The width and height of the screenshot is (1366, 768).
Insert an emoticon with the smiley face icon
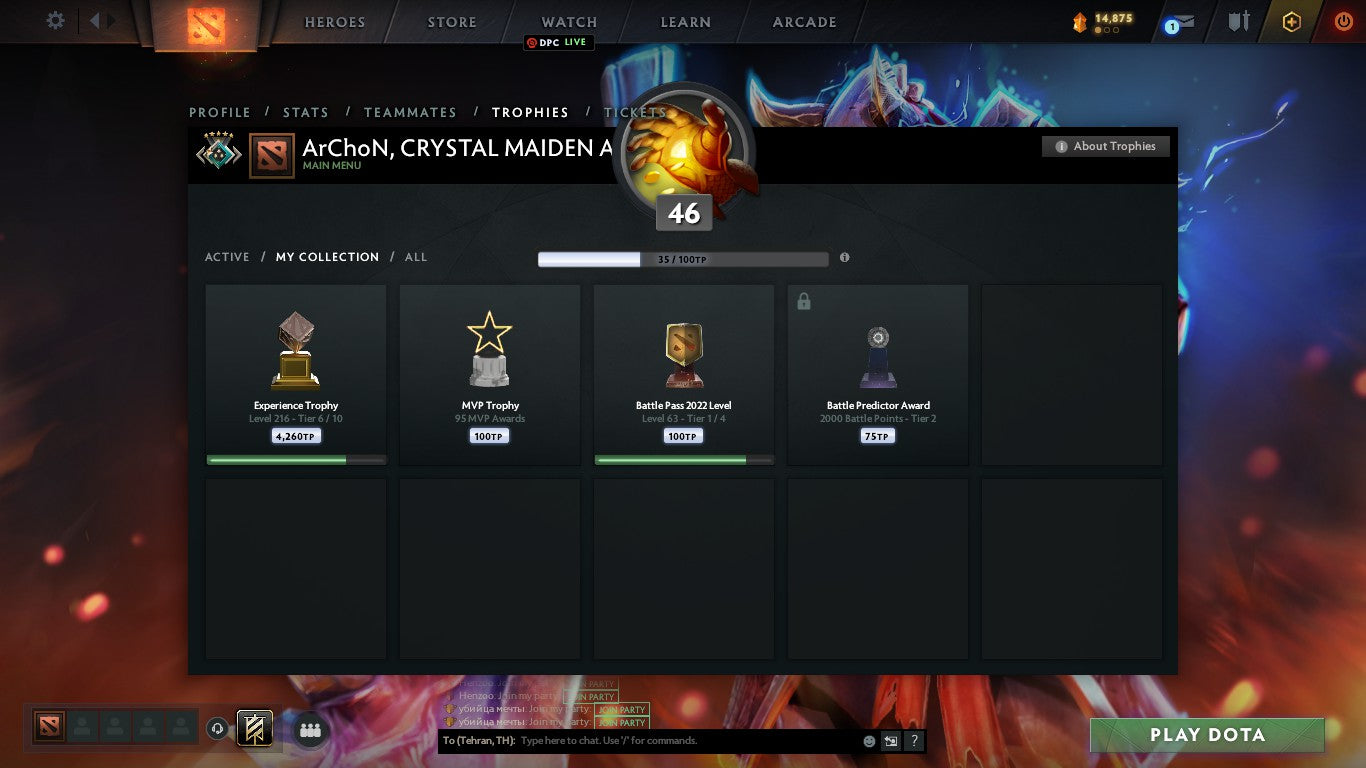tap(869, 742)
